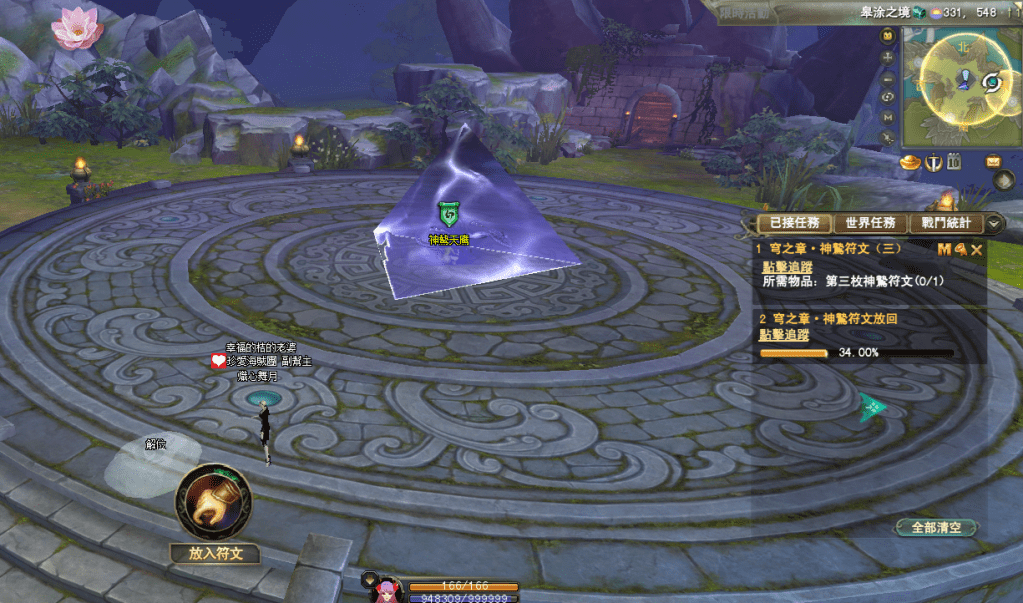Activate the 放入符文 hand ability icon

point(213,502)
